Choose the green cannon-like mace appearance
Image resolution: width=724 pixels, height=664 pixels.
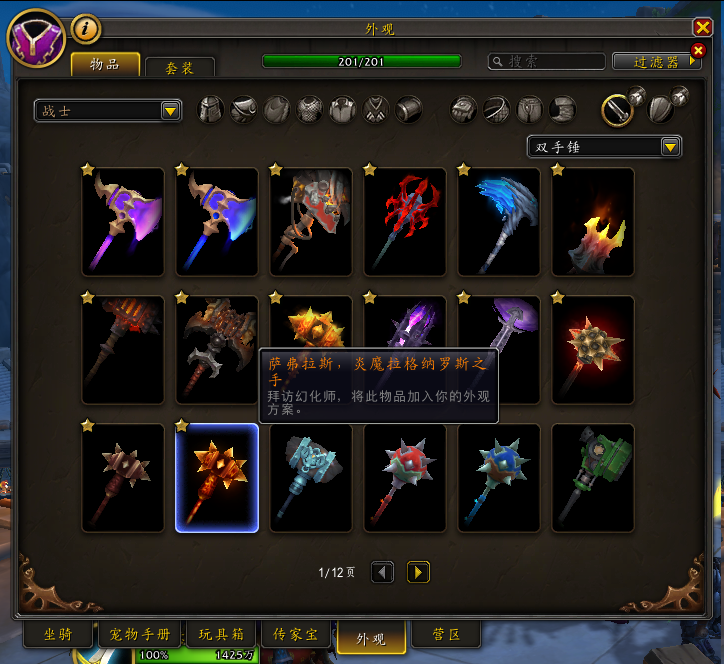(593, 478)
